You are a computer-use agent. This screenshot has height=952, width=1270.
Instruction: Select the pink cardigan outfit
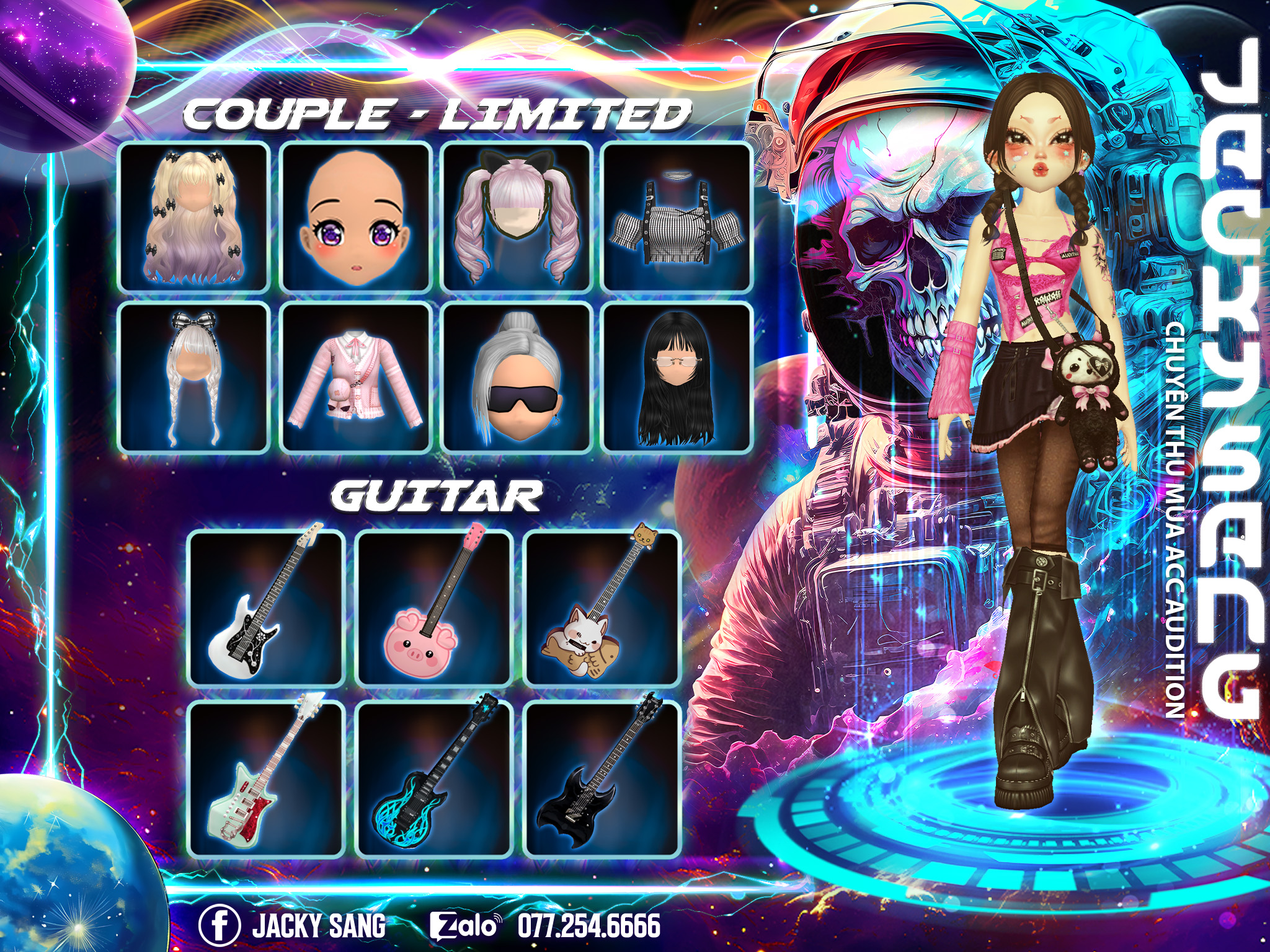[355, 377]
